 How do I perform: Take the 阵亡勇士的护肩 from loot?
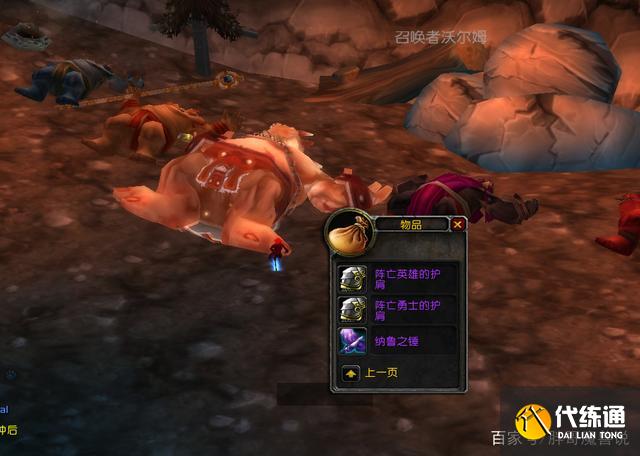pyautogui.click(x=352, y=309)
